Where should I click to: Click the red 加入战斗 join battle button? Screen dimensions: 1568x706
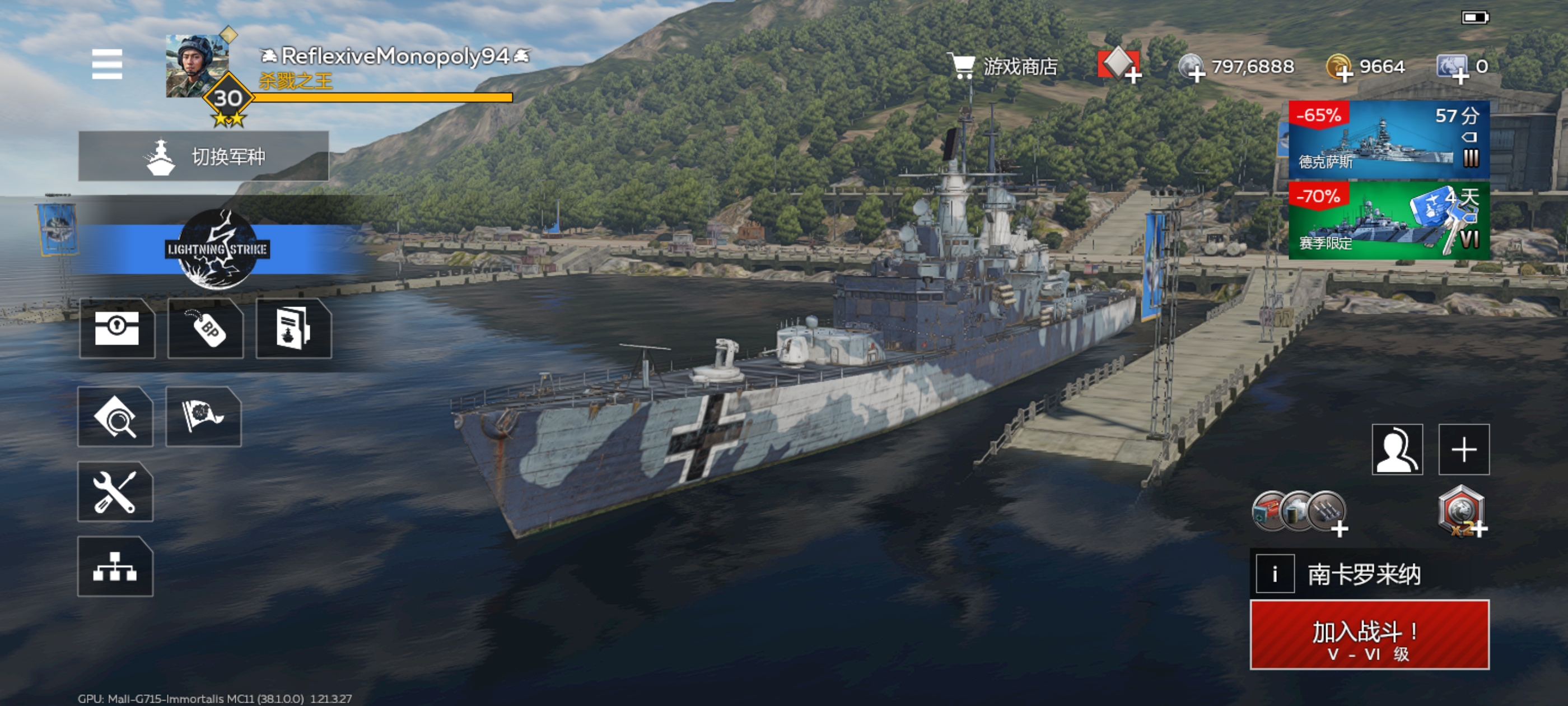(x=1369, y=635)
